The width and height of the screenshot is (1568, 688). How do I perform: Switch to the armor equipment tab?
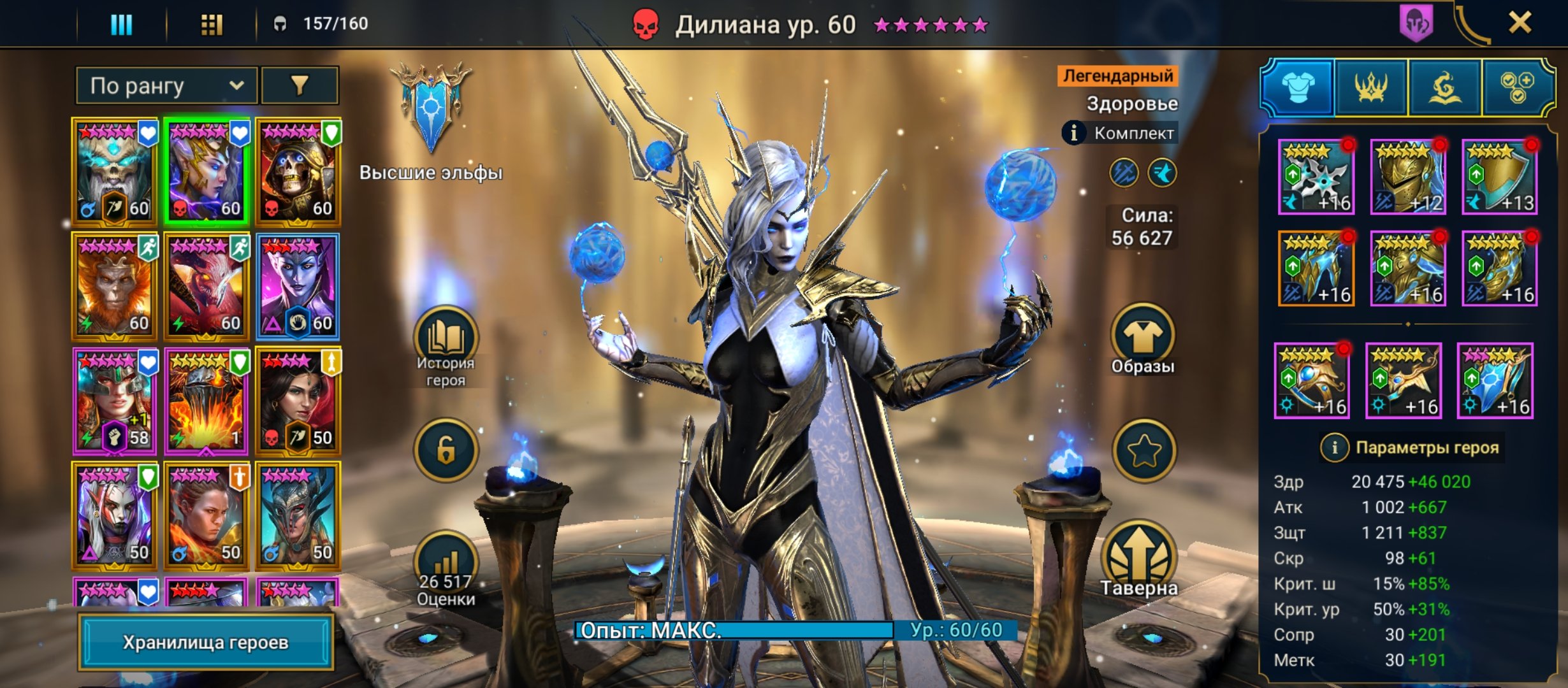(1297, 87)
